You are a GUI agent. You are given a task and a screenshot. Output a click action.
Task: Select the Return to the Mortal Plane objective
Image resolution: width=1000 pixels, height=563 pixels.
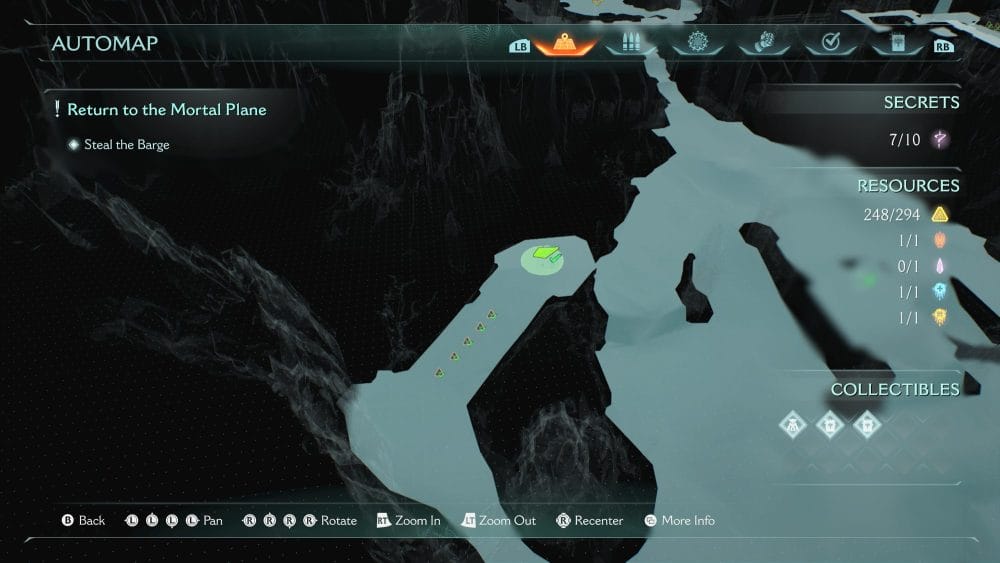pyautogui.click(x=166, y=110)
